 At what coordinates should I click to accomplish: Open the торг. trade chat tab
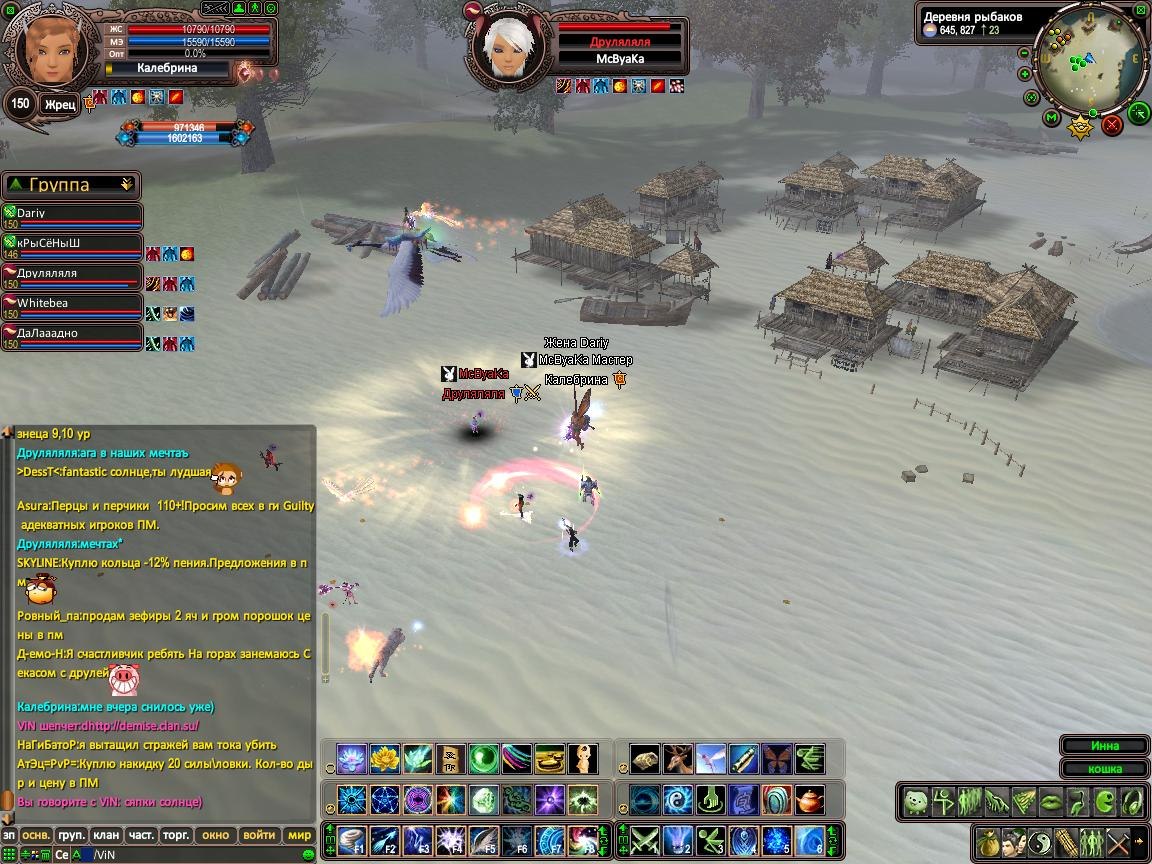point(176,835)
